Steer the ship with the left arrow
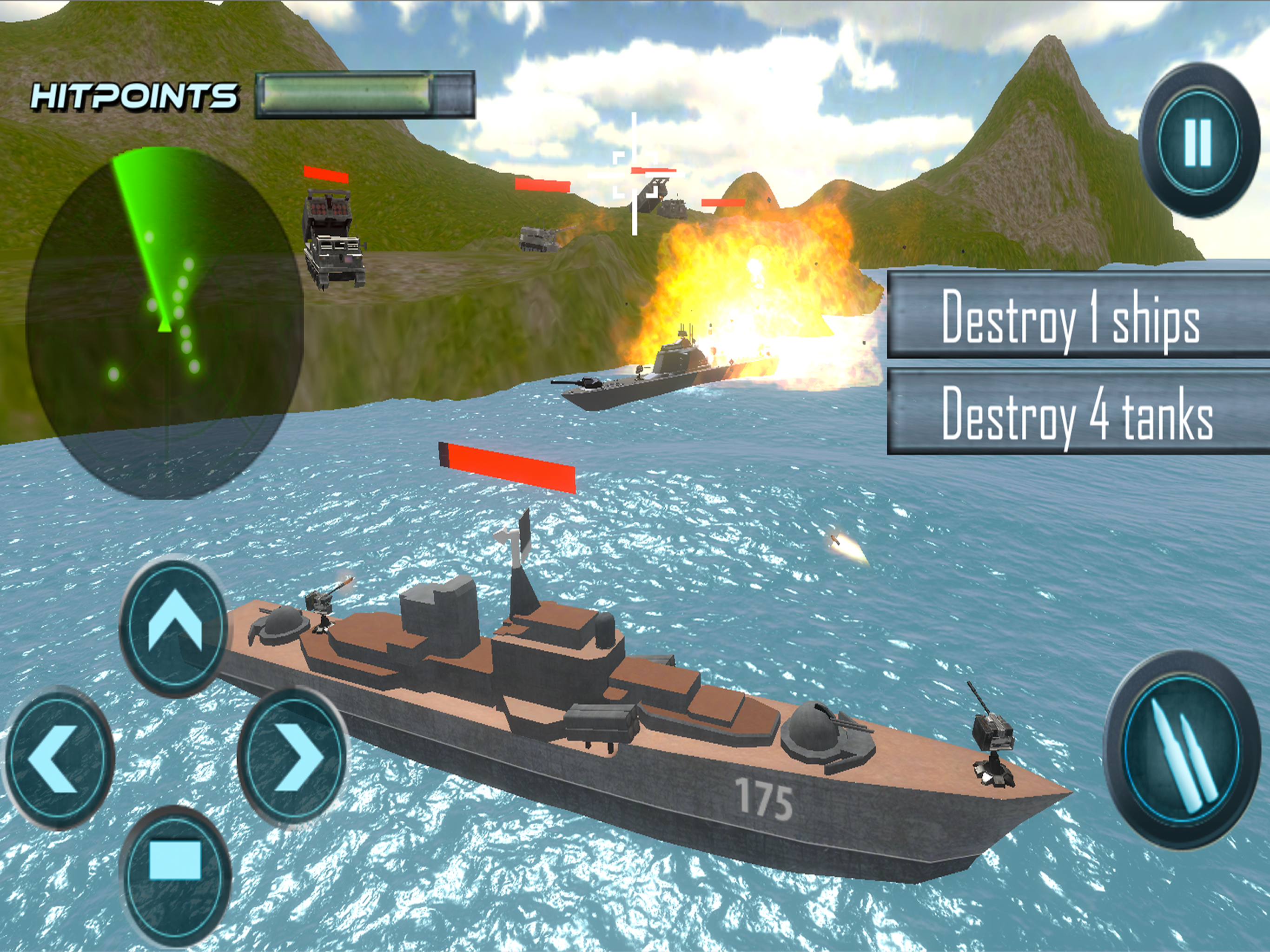Viewport: 1270px width, 952px height. click(59, 759)
